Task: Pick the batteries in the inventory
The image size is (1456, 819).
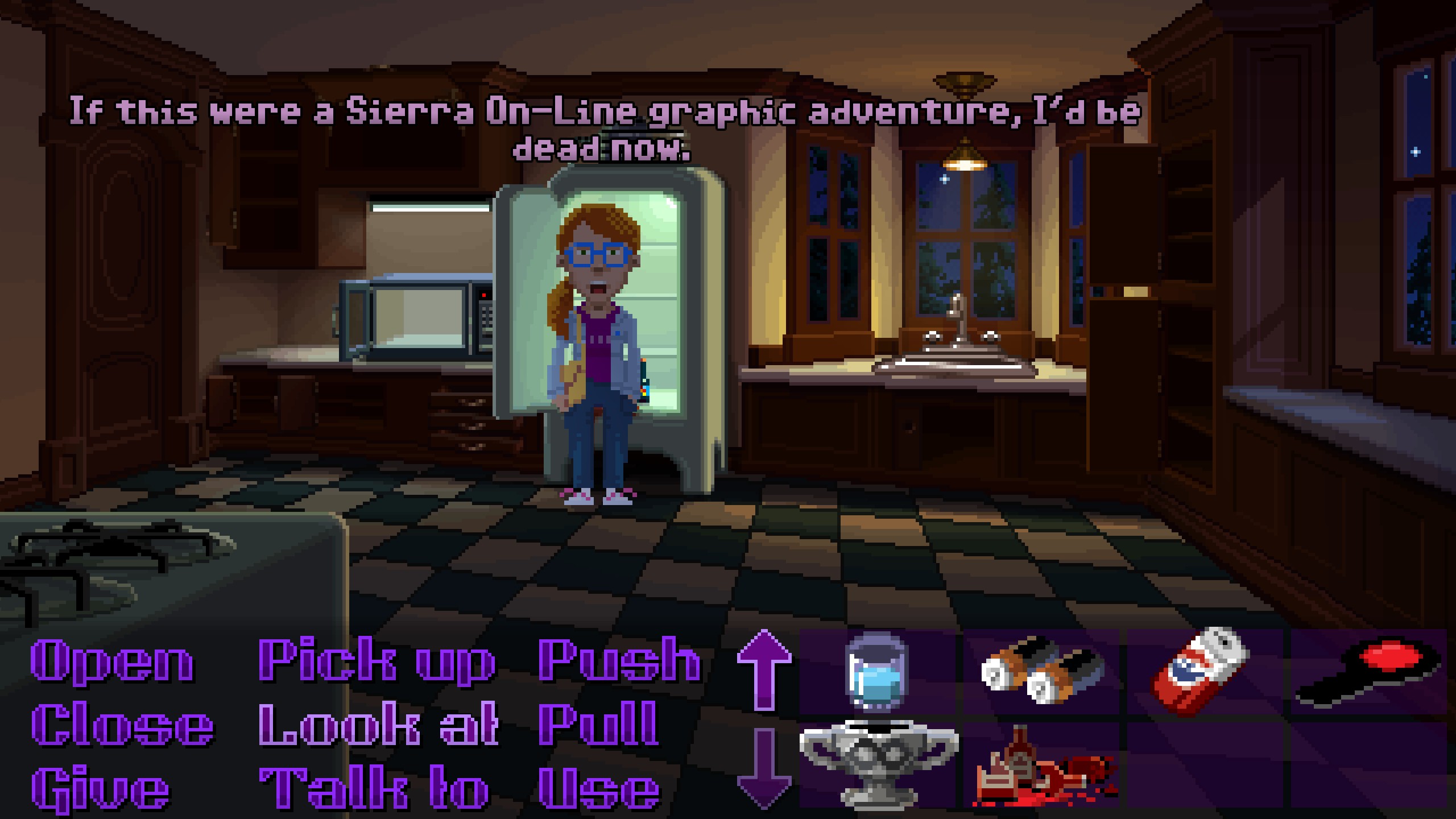Action: pos(1041,672)
